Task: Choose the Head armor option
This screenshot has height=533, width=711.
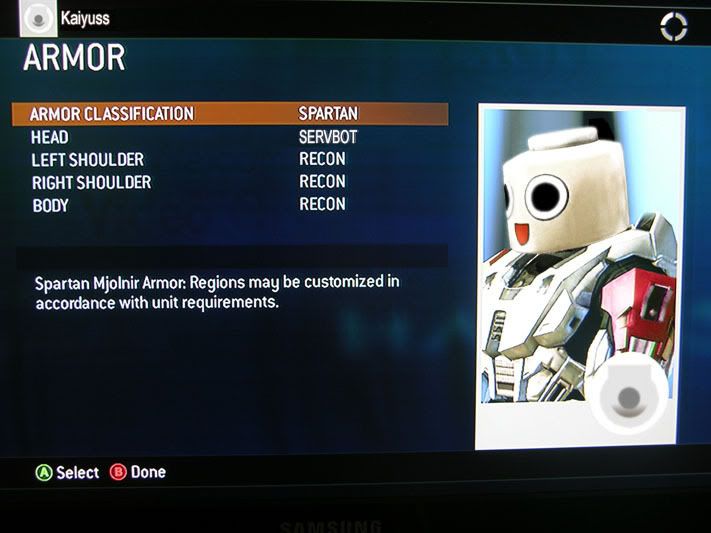Action: (230, 137)
